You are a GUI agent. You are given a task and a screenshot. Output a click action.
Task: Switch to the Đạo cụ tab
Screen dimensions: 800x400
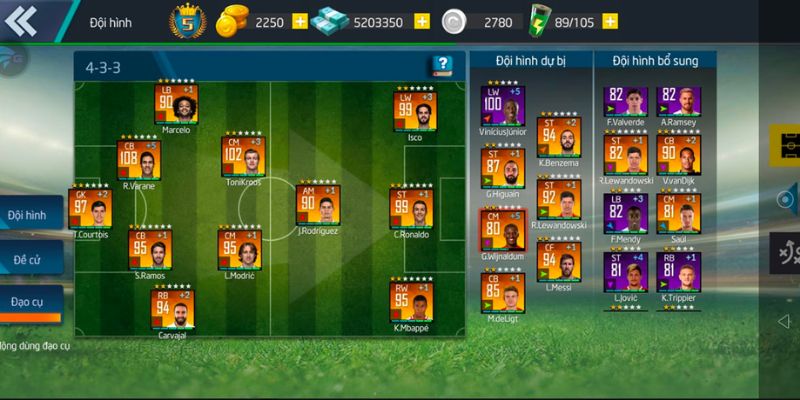(28, 301)
